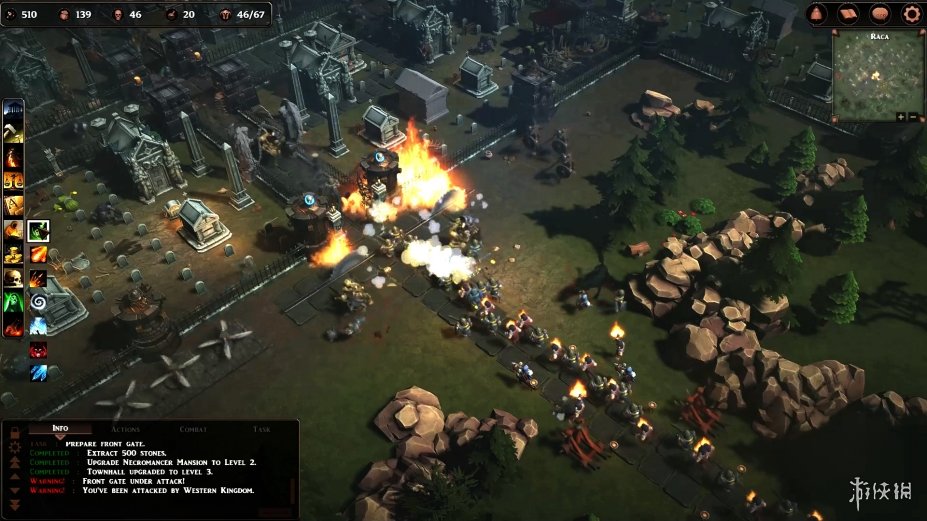The image size is (927, 521).
Task: Zoom out the minimap with minus button
Action: 912,117
